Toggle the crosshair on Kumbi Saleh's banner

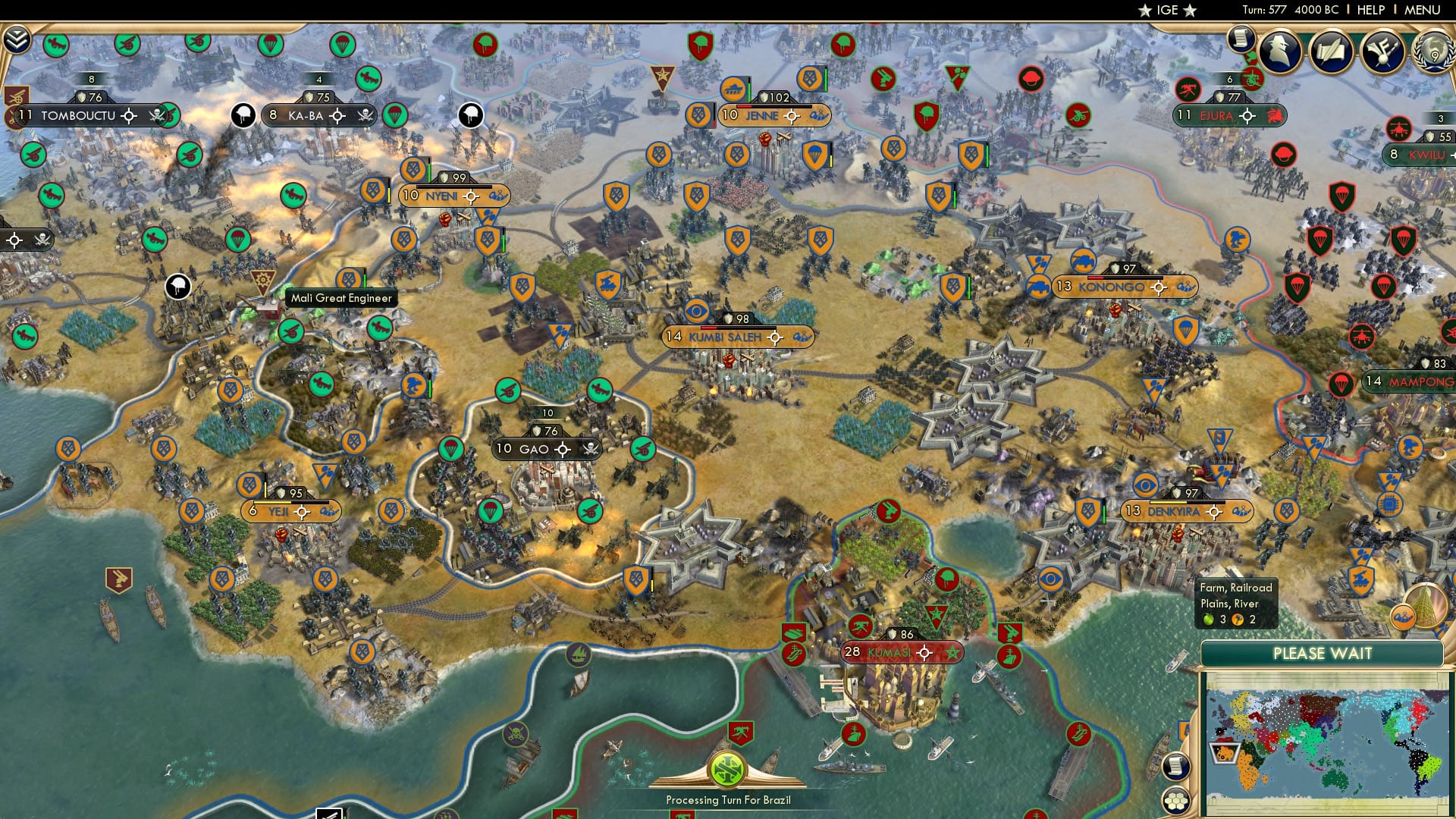pyautogui.click(x=773, y=338)
